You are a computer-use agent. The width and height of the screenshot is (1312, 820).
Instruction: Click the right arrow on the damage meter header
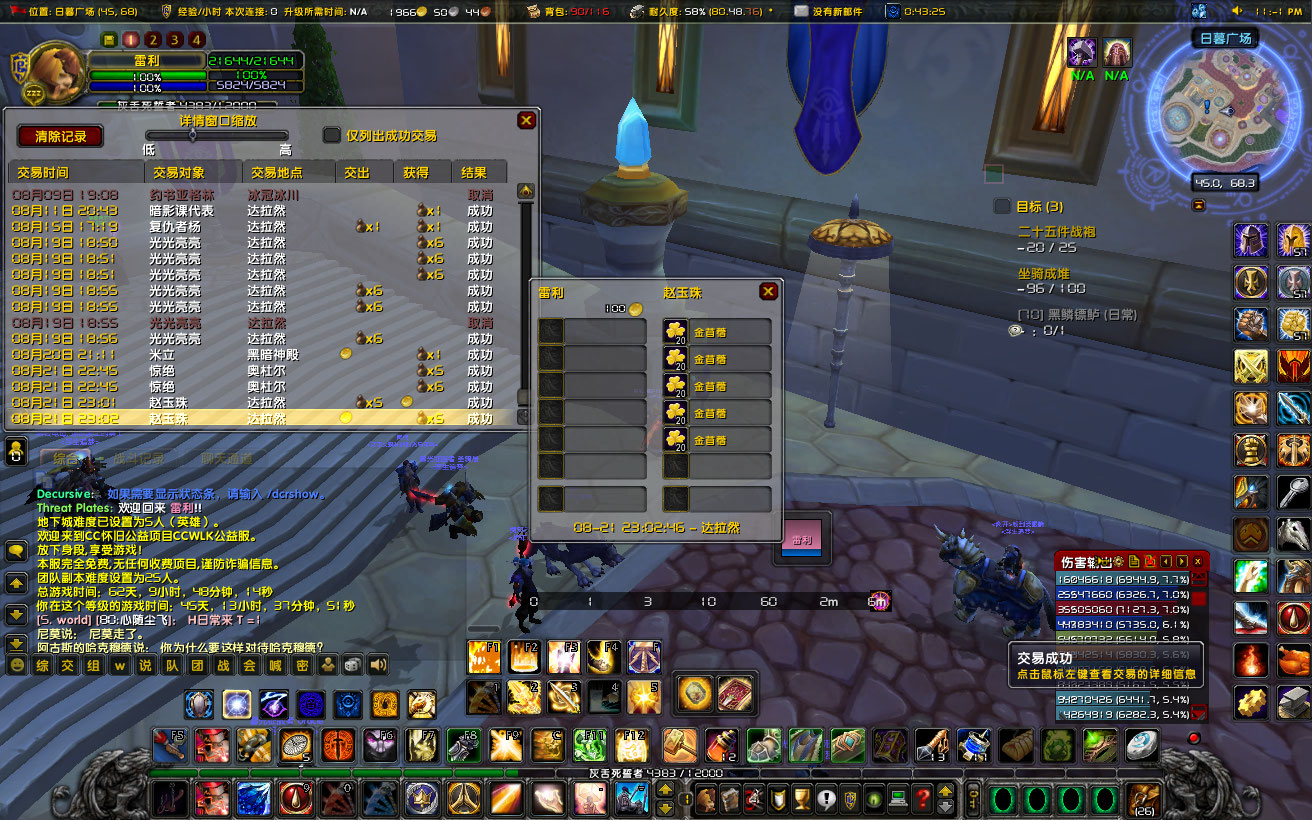point(1181,561)
